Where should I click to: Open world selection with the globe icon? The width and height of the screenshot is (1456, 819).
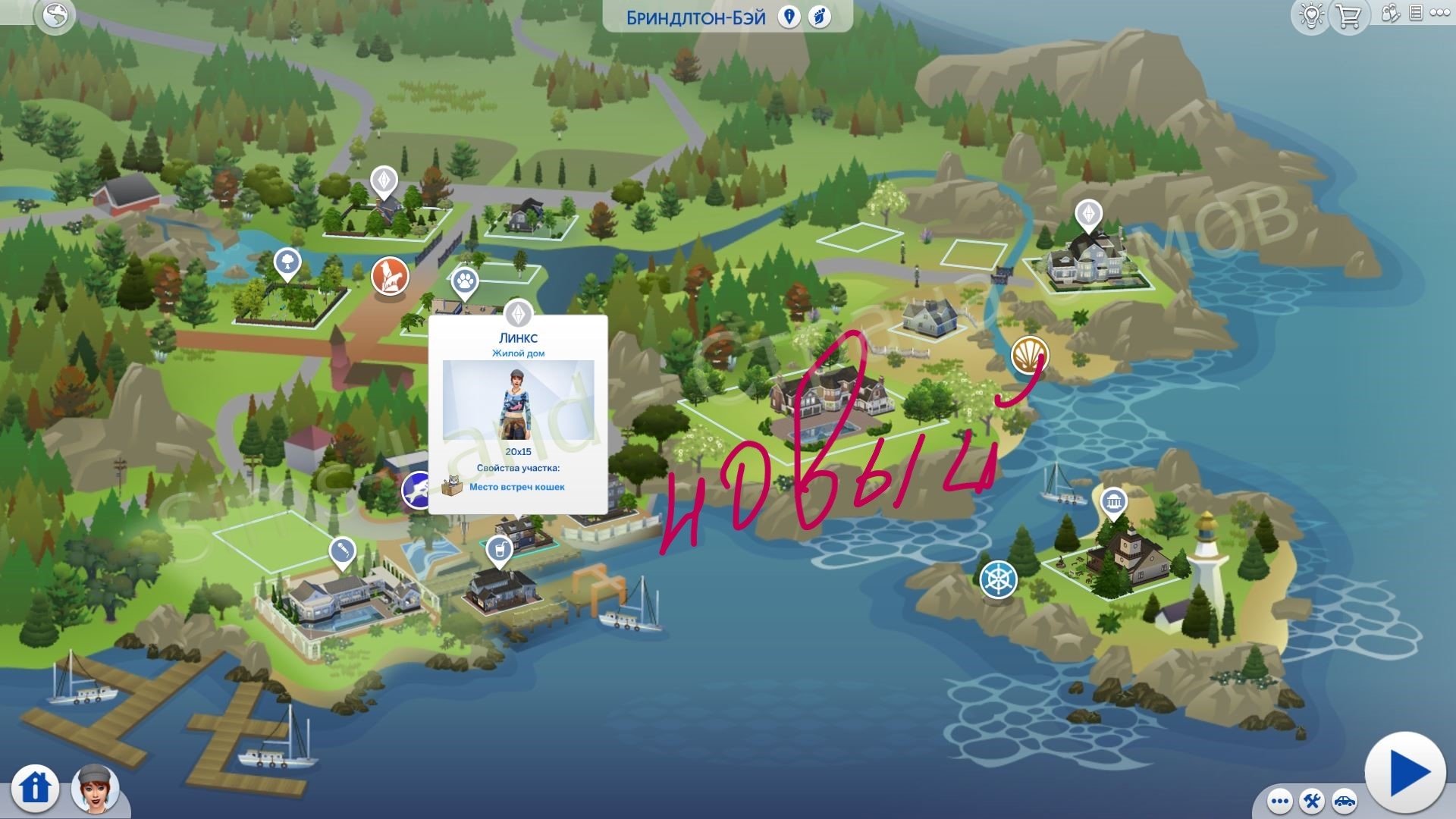(x=55, y=16)
